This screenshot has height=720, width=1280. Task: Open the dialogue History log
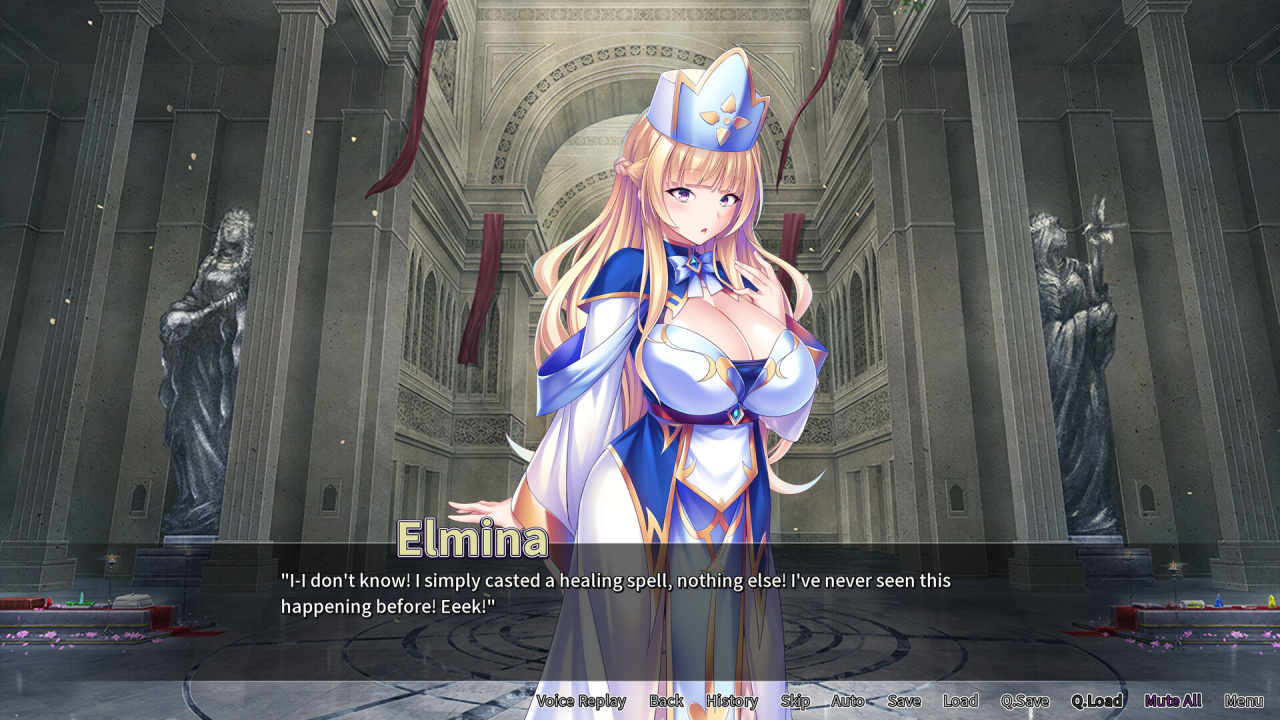click(732, 701)
